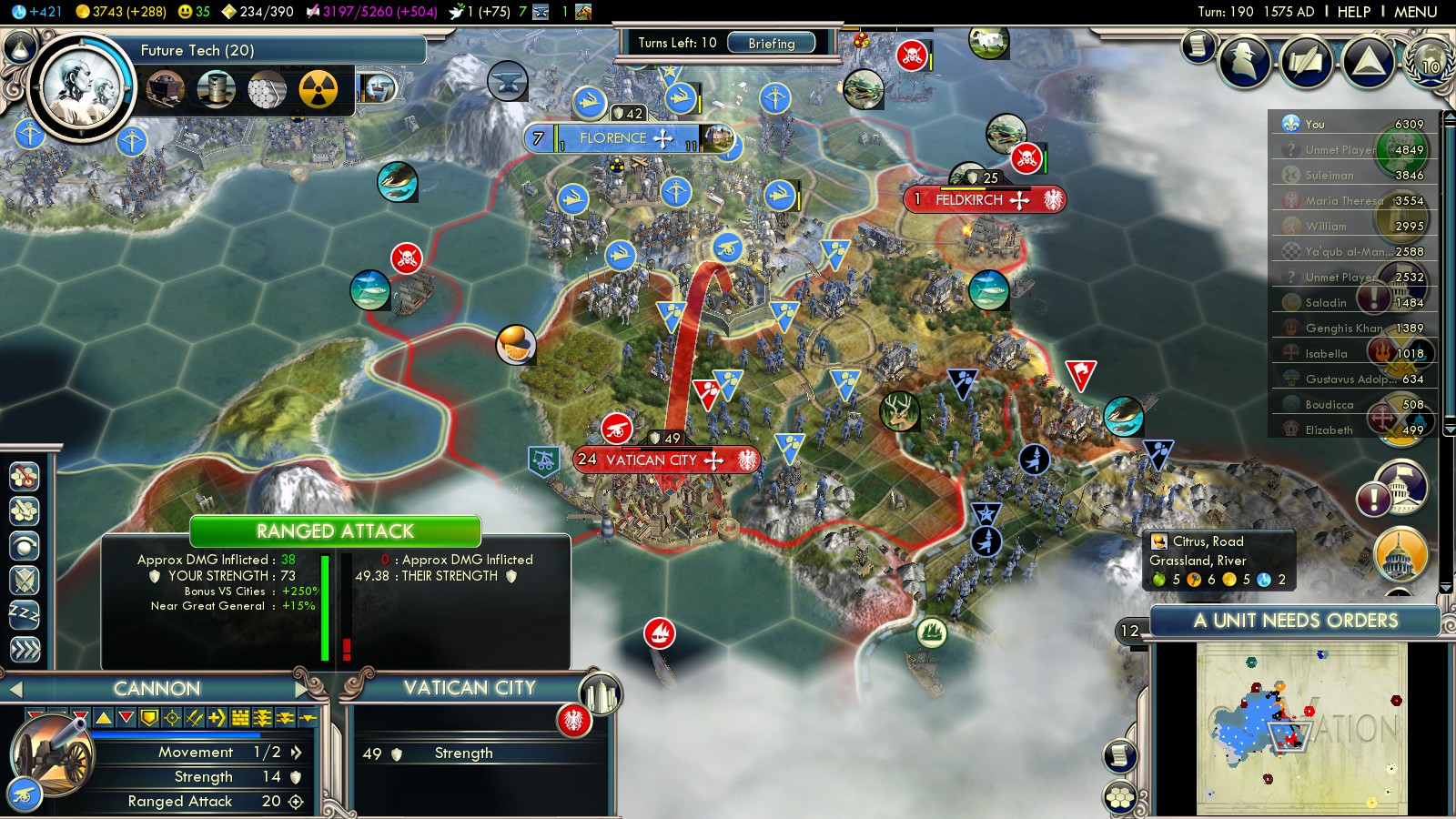This screenshot has width=1456, height=819.
Task: Open the orange capitol building notification
Action: [1400, 555]
